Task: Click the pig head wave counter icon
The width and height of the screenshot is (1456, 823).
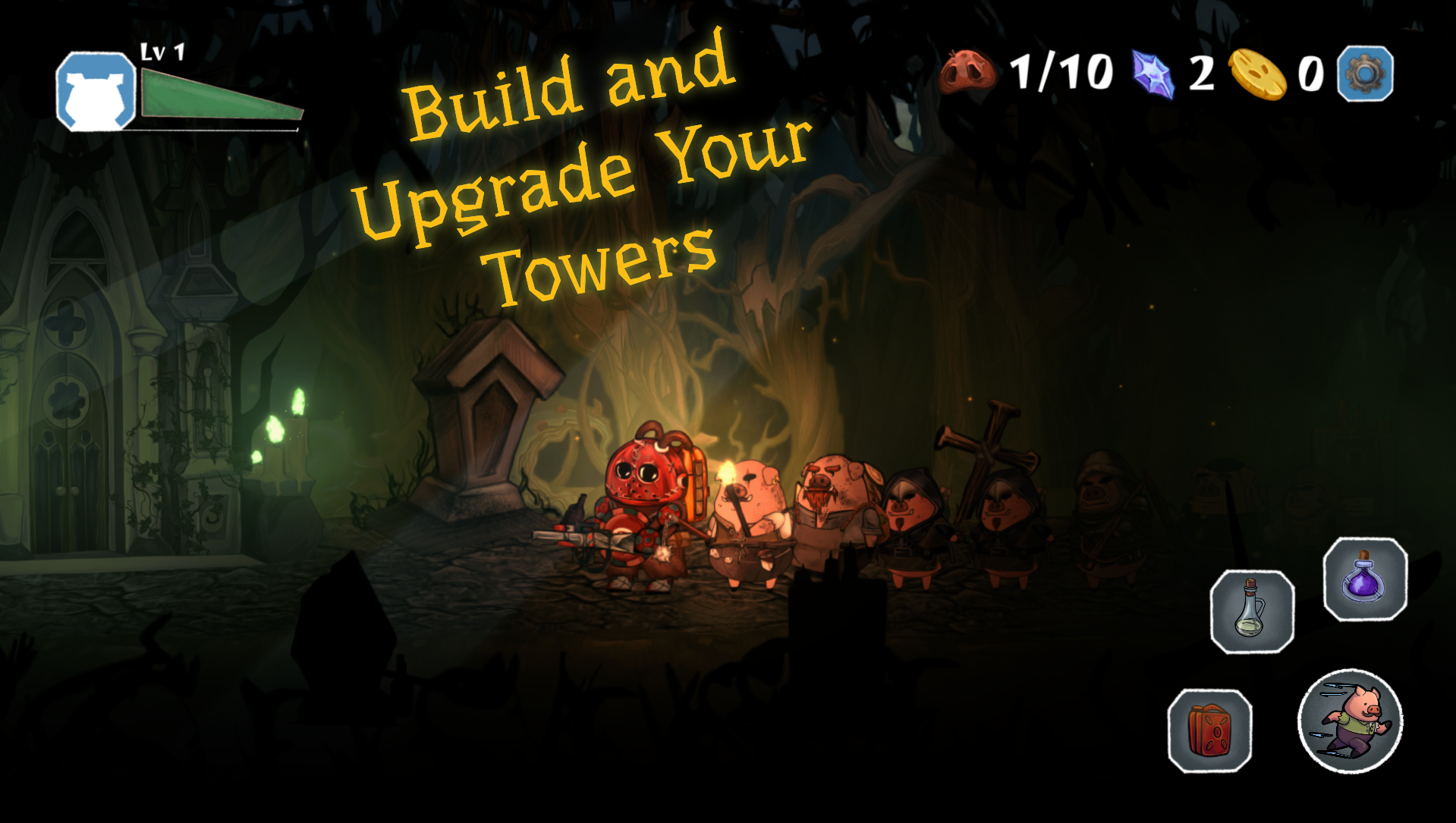Action: [x=969, y=71]
